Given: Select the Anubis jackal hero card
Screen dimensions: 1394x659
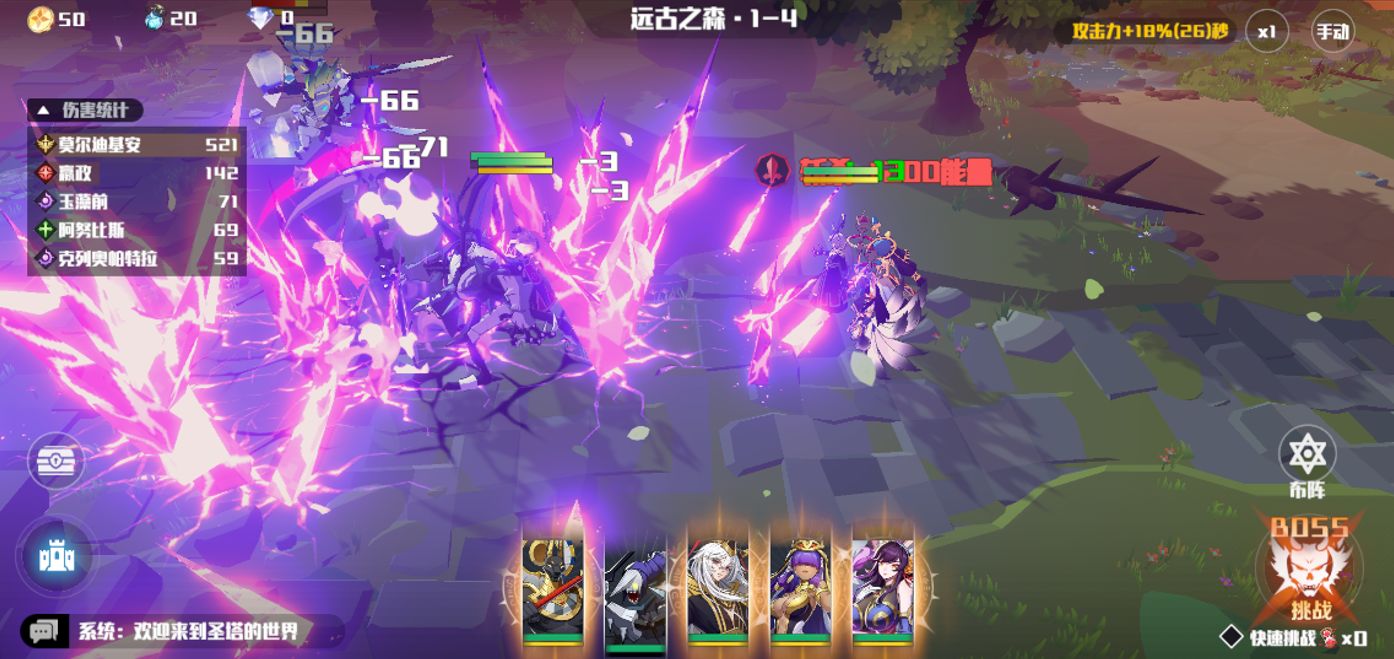Looking at the screenshot, I should coord(552,590).
